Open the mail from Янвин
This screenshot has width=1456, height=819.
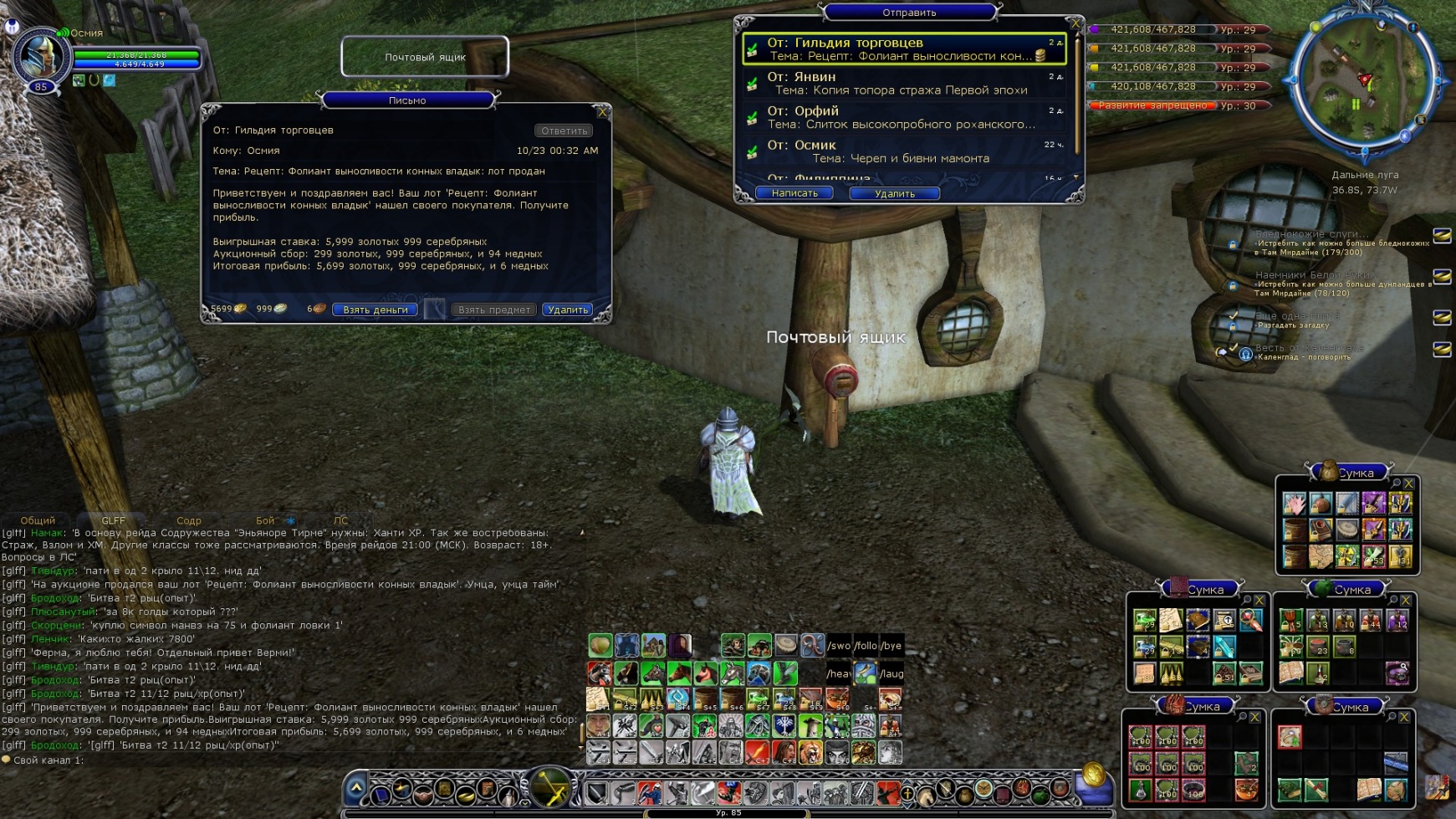pos(903,83)
